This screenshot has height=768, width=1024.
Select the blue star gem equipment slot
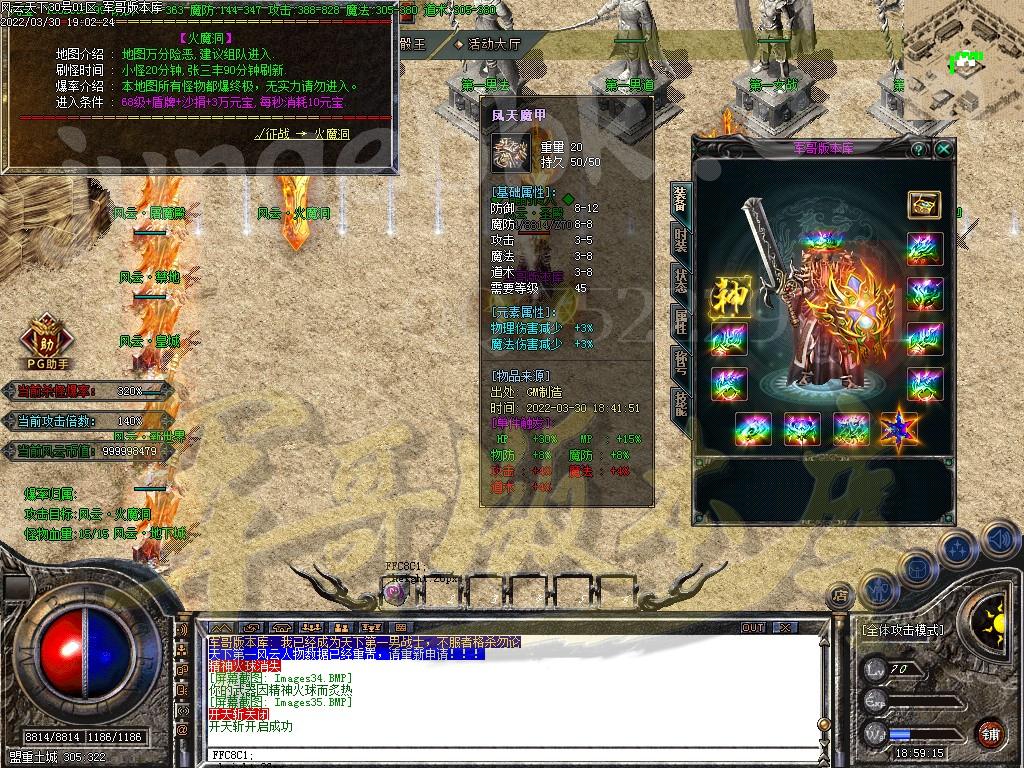pyautogui.click(x=899, y=429)
